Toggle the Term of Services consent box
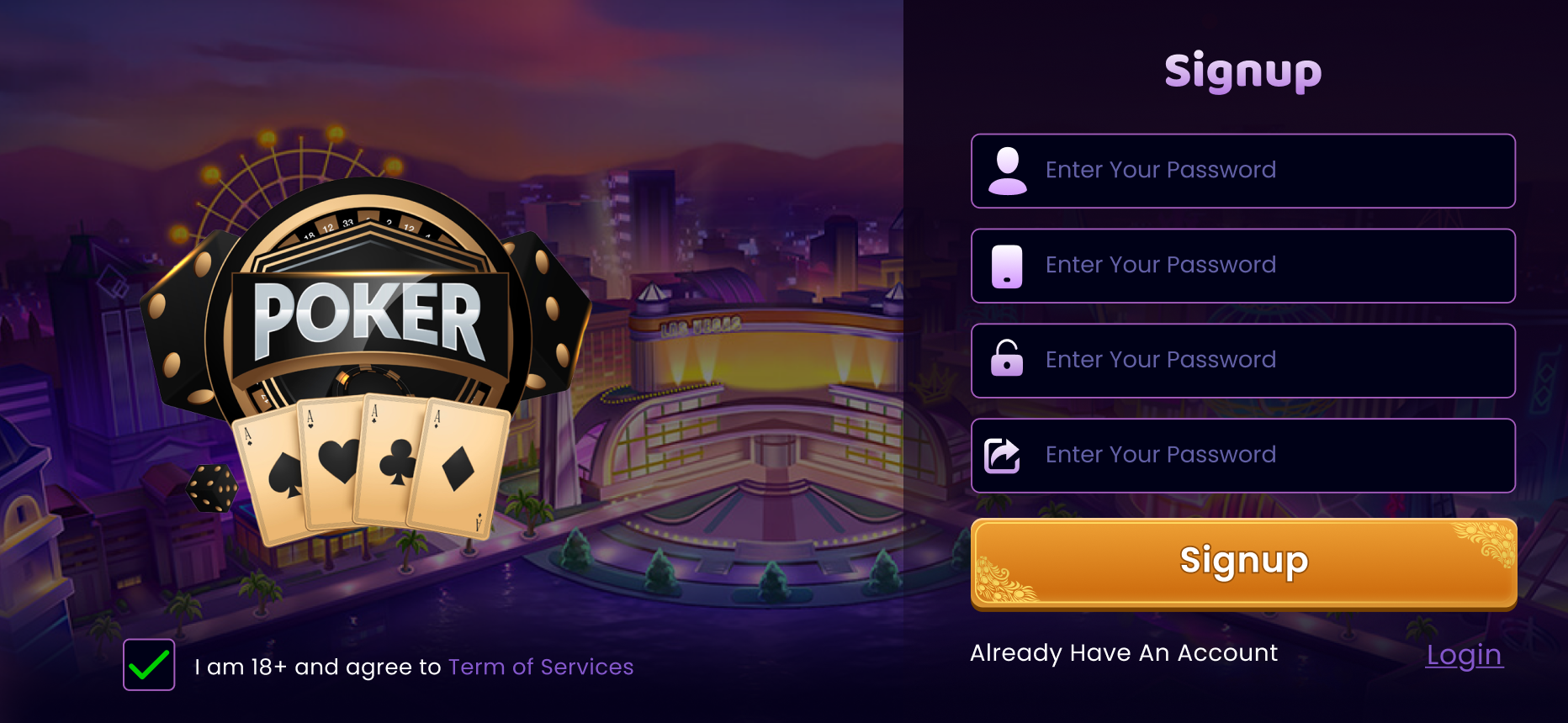This screenshot has width=1568, height=723. [x=150, y=667]
